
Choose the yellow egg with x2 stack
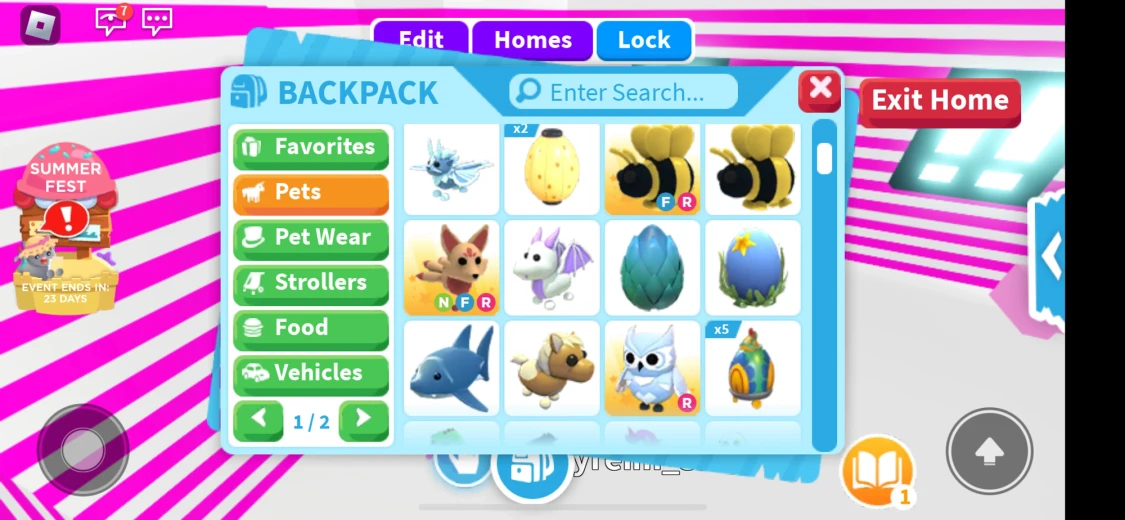pyautogui.click(x=552, y=168)
